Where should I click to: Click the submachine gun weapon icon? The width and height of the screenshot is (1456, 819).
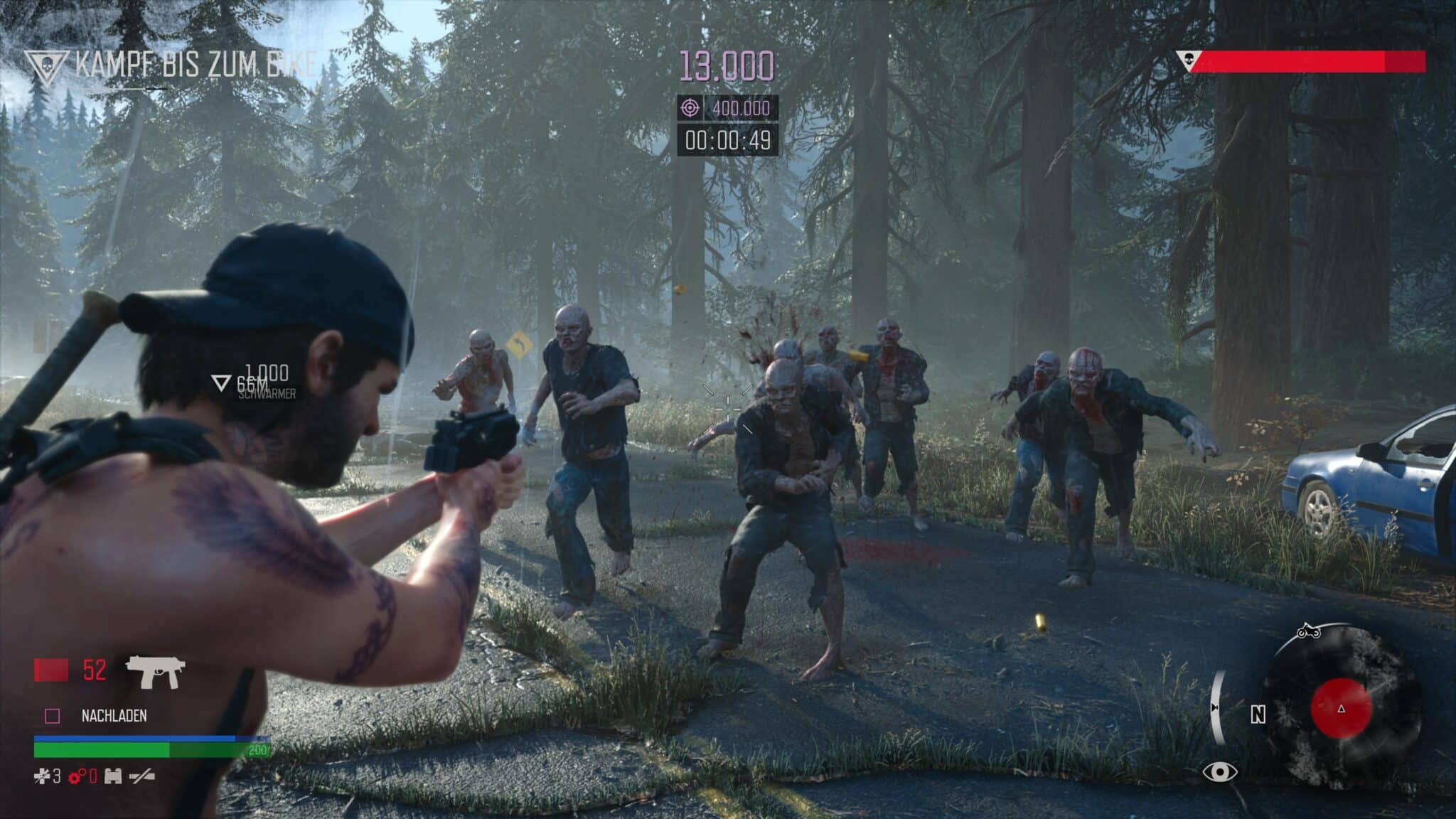tap(155, 671)
